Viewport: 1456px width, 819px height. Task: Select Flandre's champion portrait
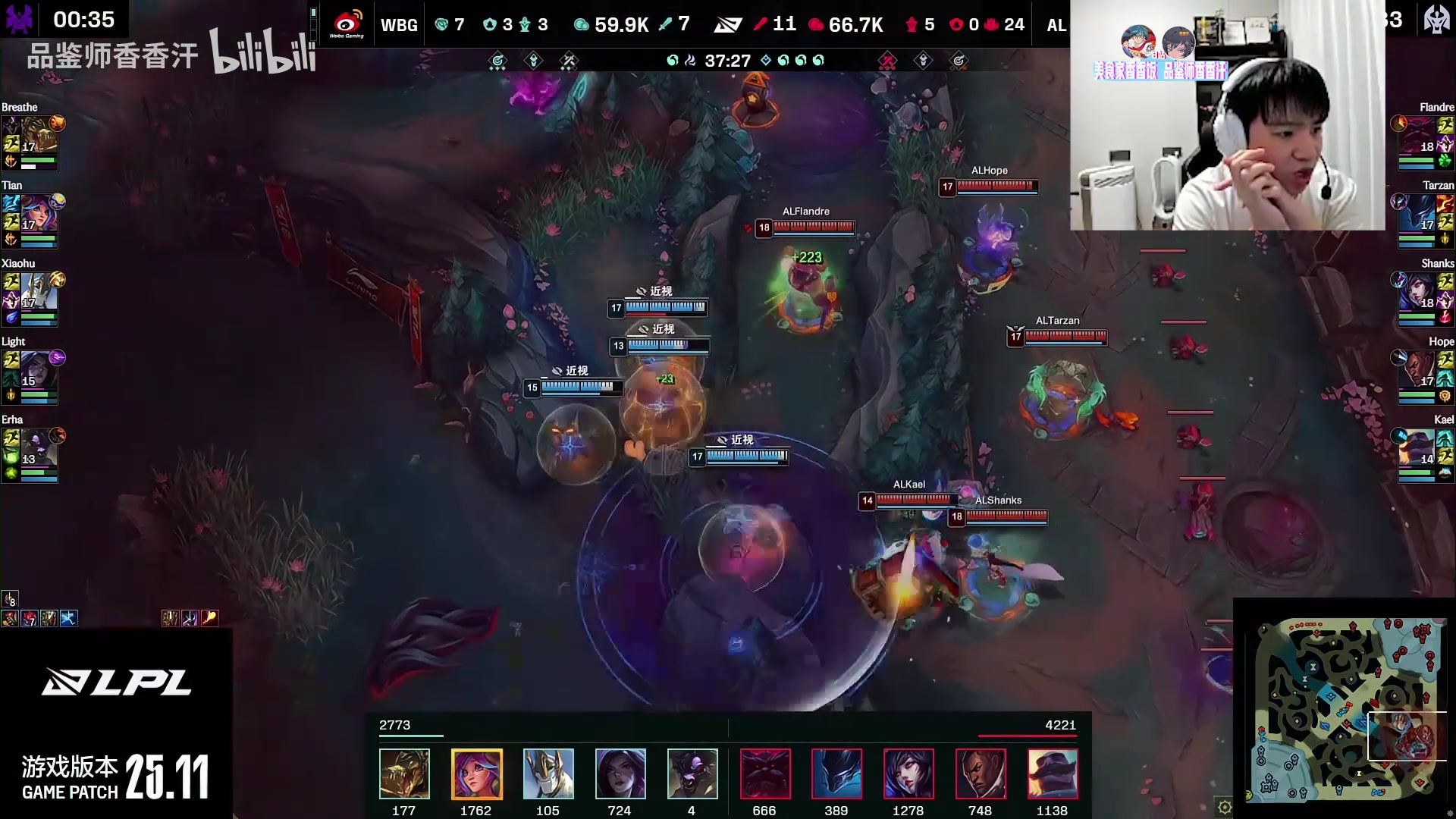click(1417, 136)
